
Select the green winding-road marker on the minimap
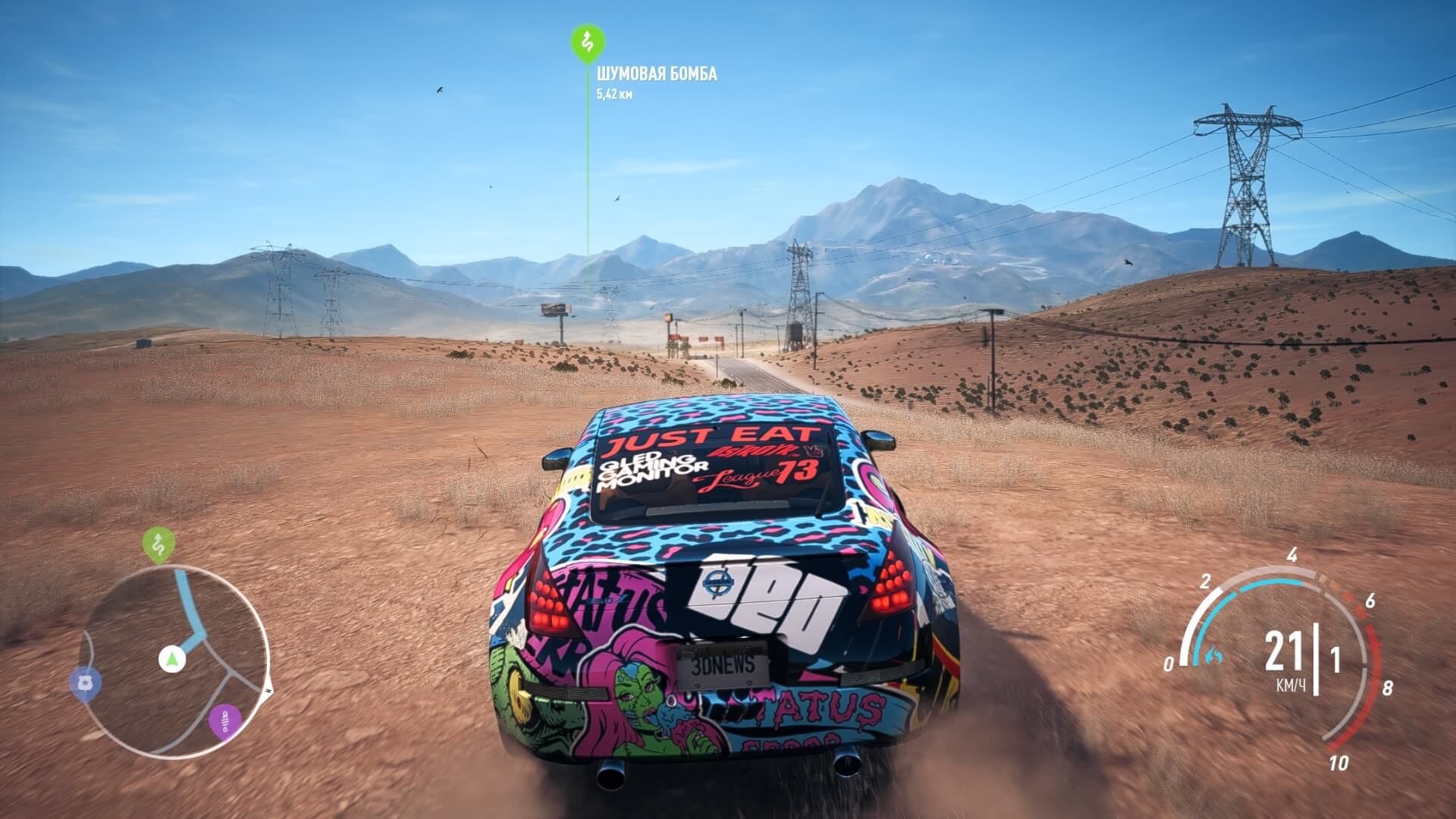[158, 544]
